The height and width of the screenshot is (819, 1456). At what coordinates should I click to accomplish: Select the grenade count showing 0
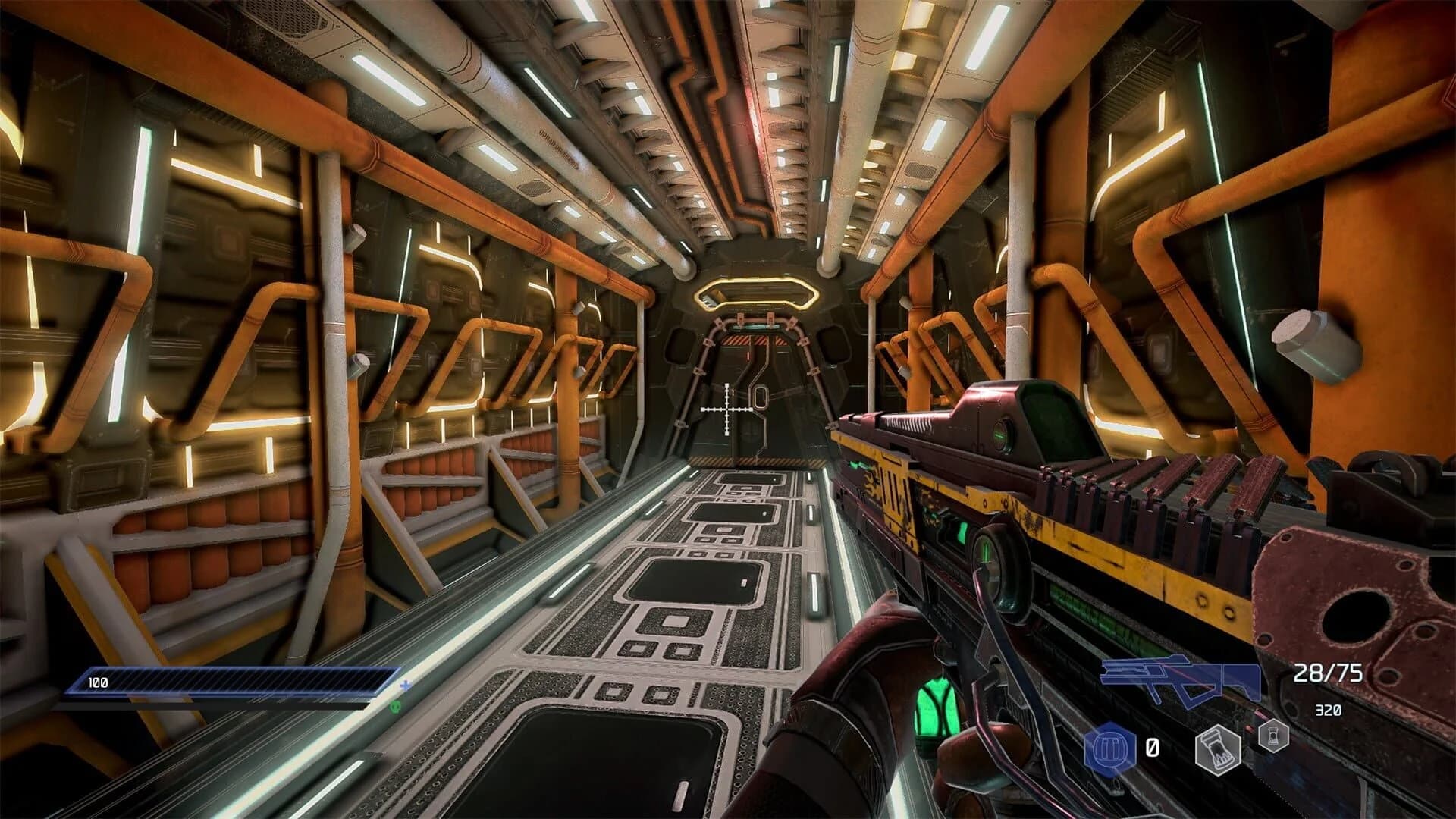[1153, 746]
